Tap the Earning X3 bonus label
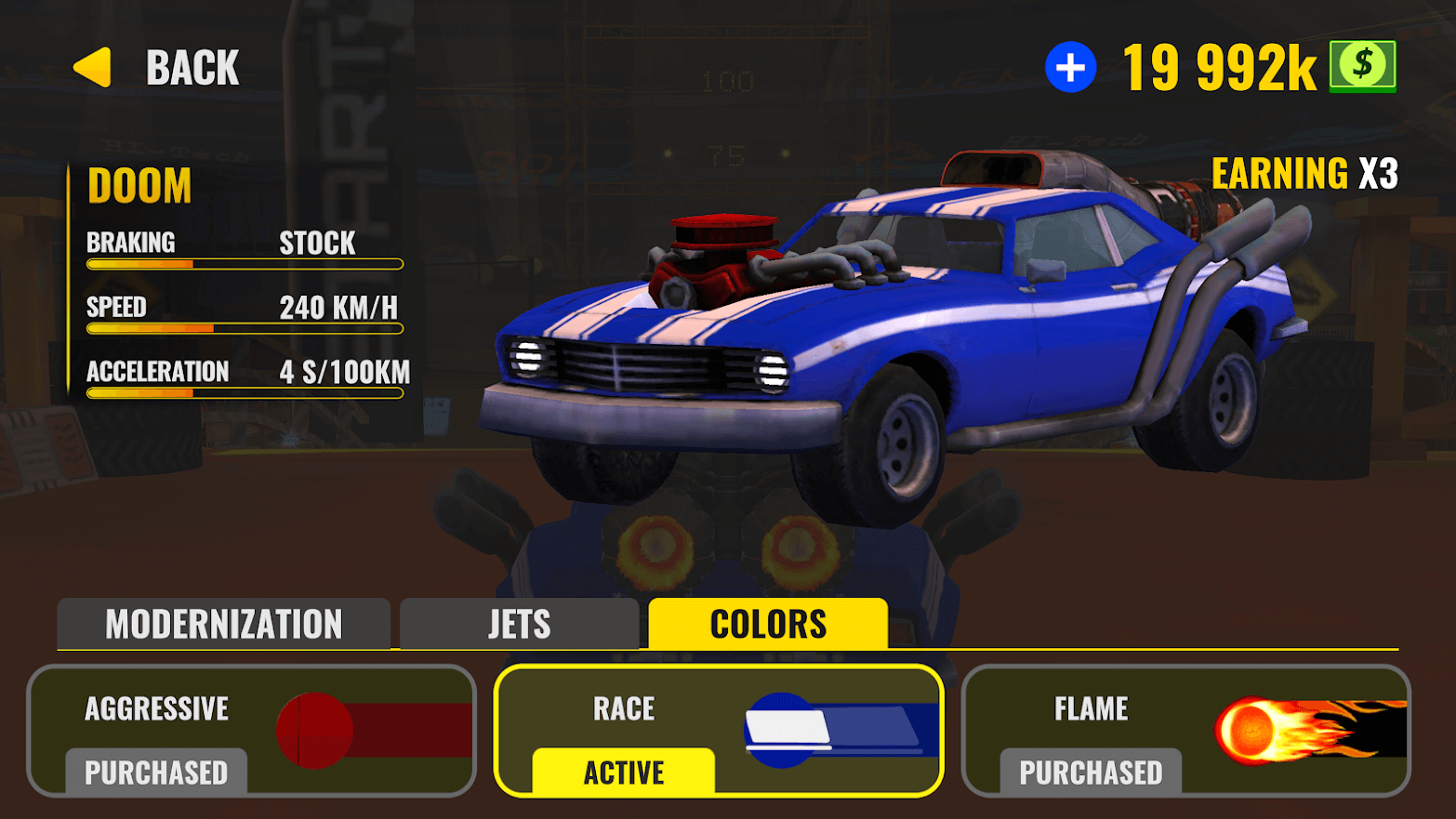The width and height of the screenshot is (1456, 819). click(x=1304, y=174)
